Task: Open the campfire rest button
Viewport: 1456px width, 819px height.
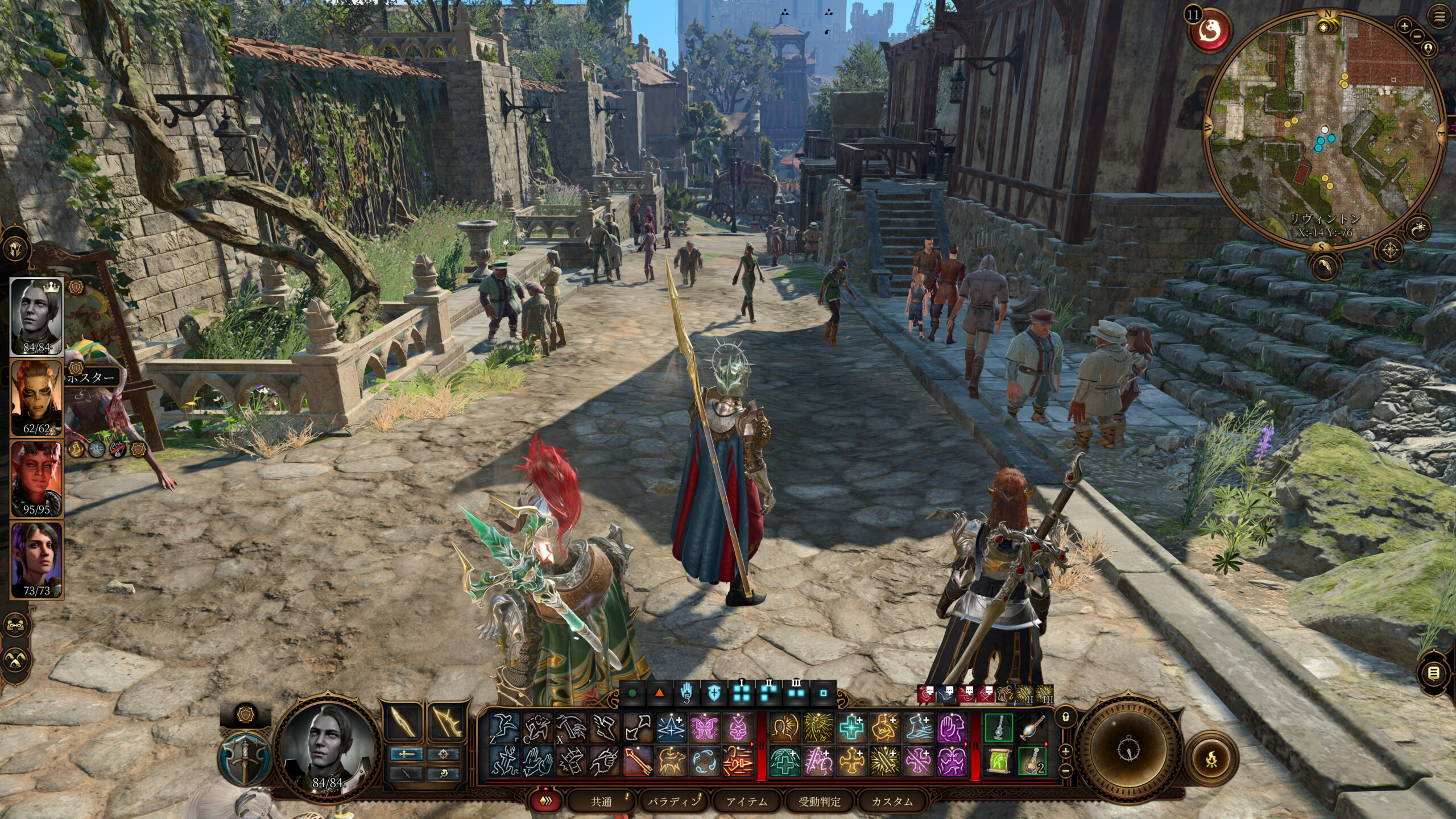Action: (x=1211, y=758)
